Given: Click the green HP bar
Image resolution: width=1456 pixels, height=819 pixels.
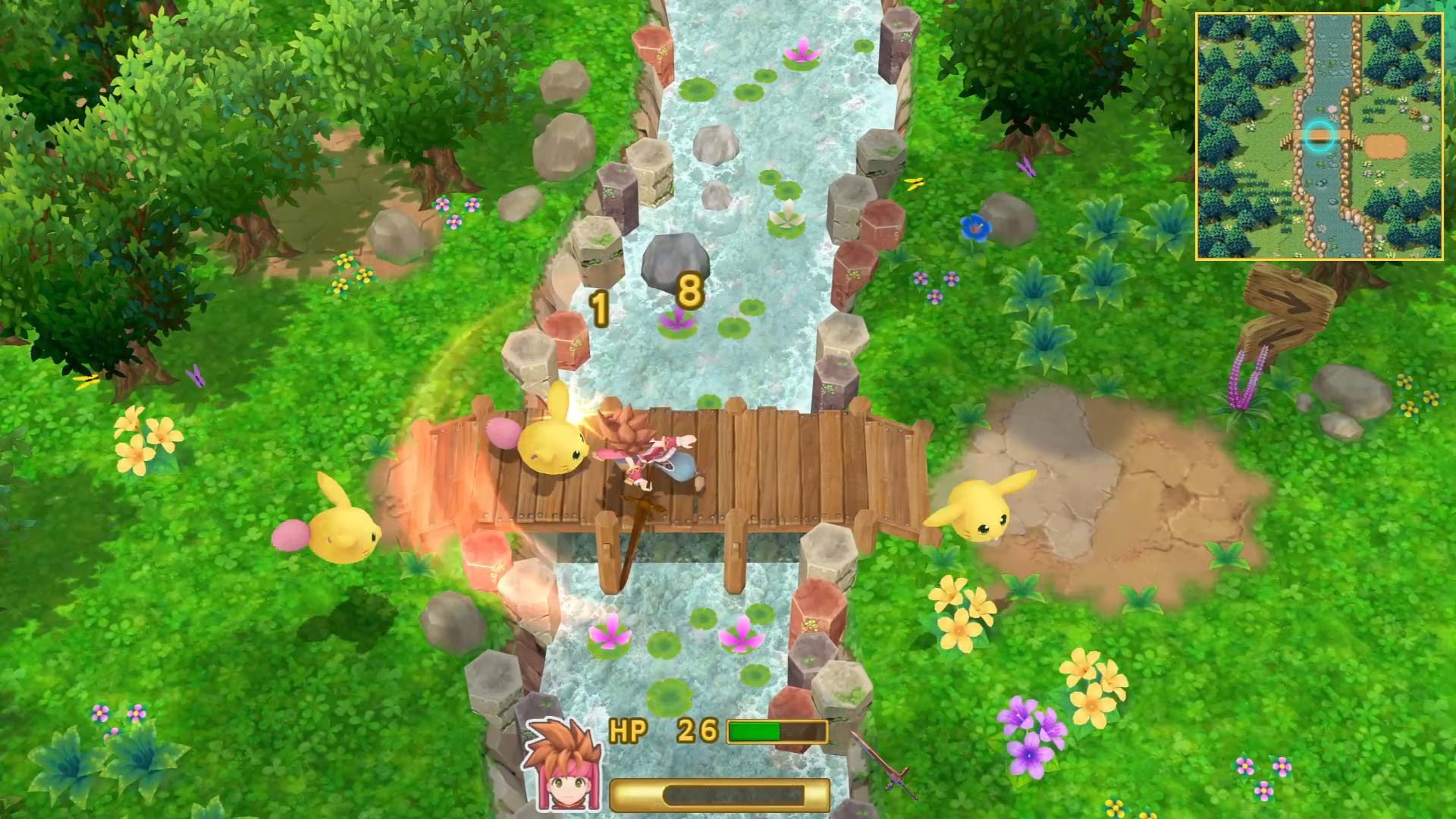Looking at the screenshot, I should 755,730.
